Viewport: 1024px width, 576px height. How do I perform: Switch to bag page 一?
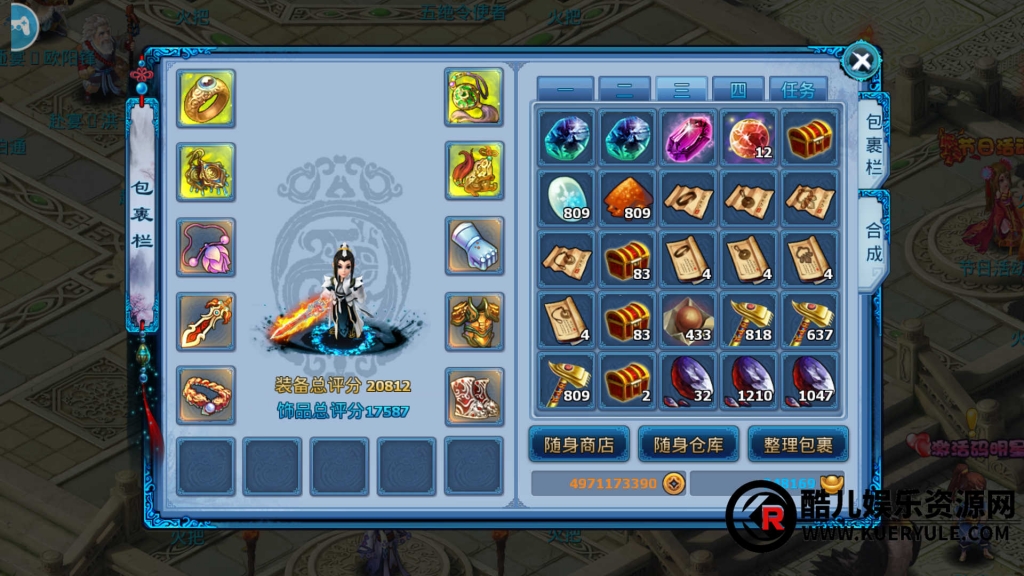(565, 90)
